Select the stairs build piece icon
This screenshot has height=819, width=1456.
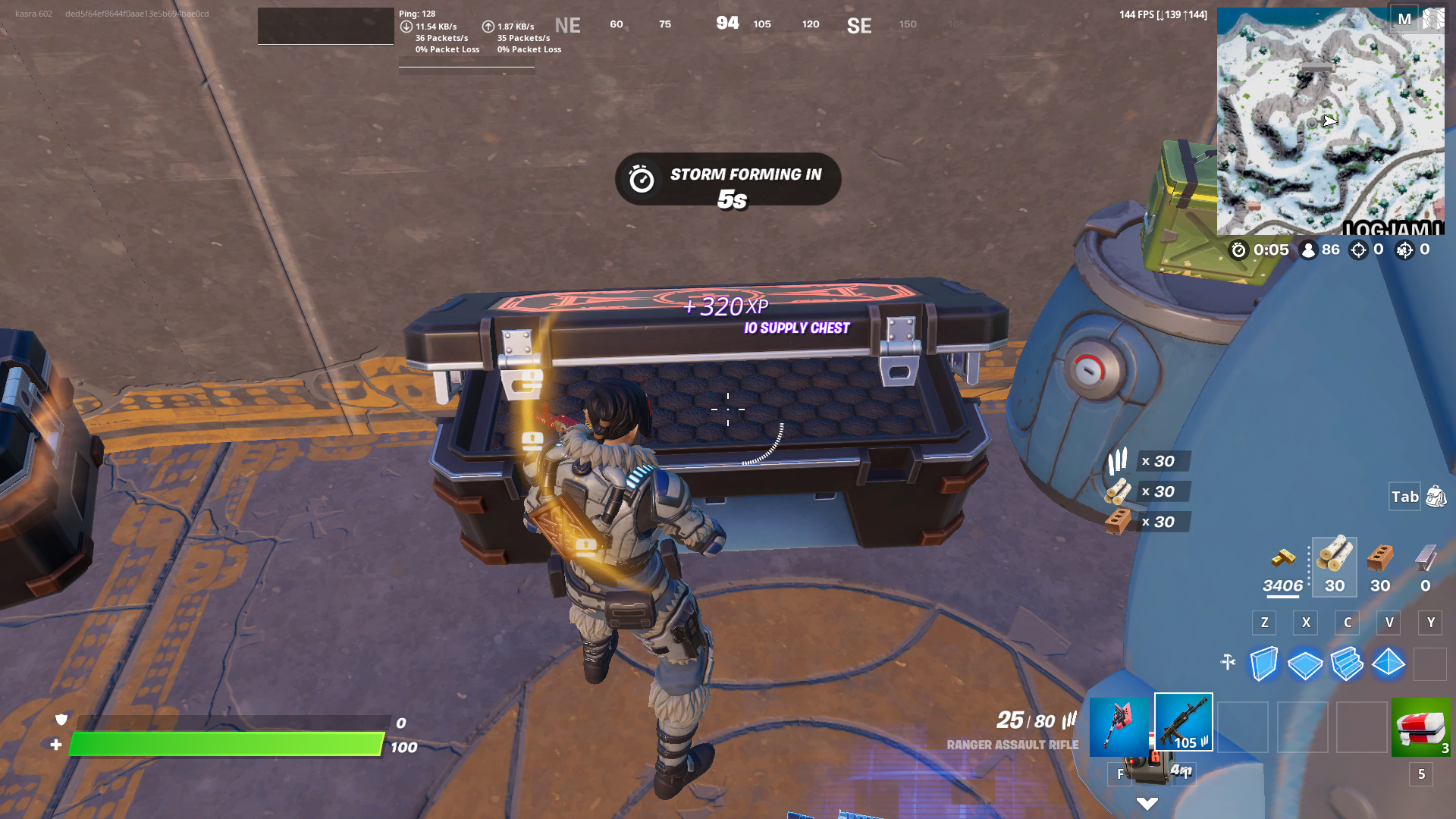point(1348,664)
